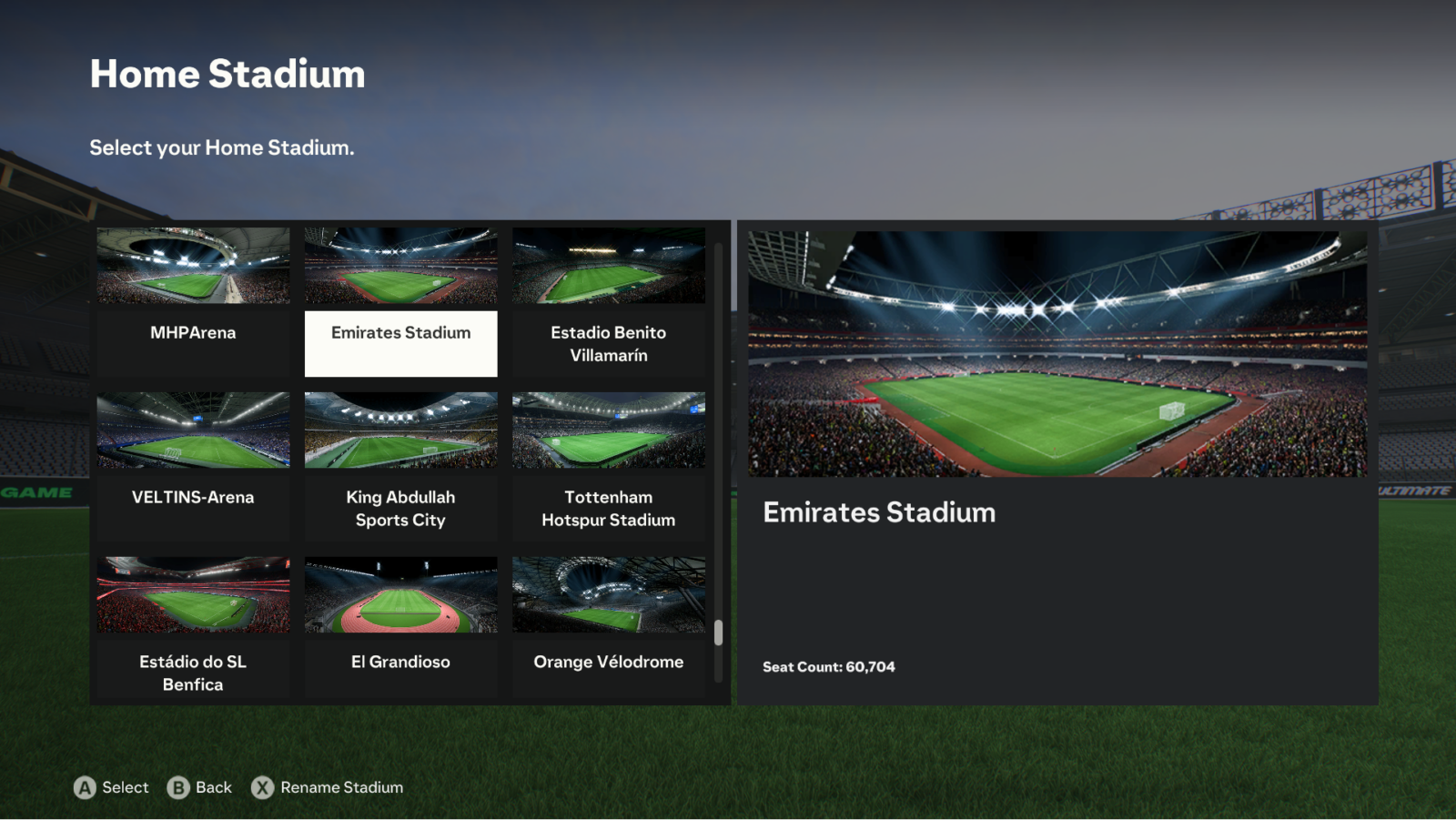Click the stadium list scrollbar handle
1456x820 pixels.
[718, 633]
